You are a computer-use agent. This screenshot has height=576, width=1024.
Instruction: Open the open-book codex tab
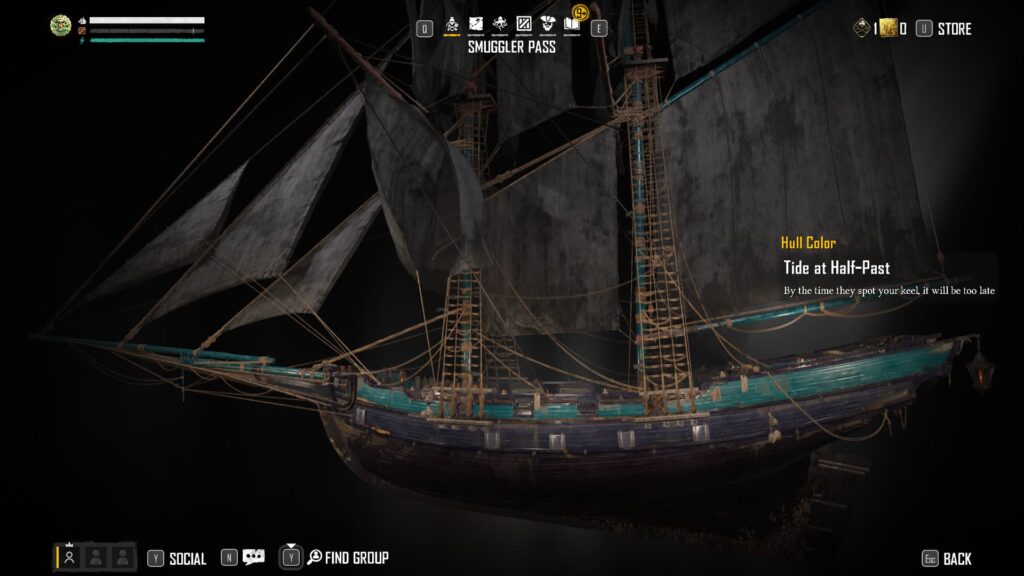point(572,24)
